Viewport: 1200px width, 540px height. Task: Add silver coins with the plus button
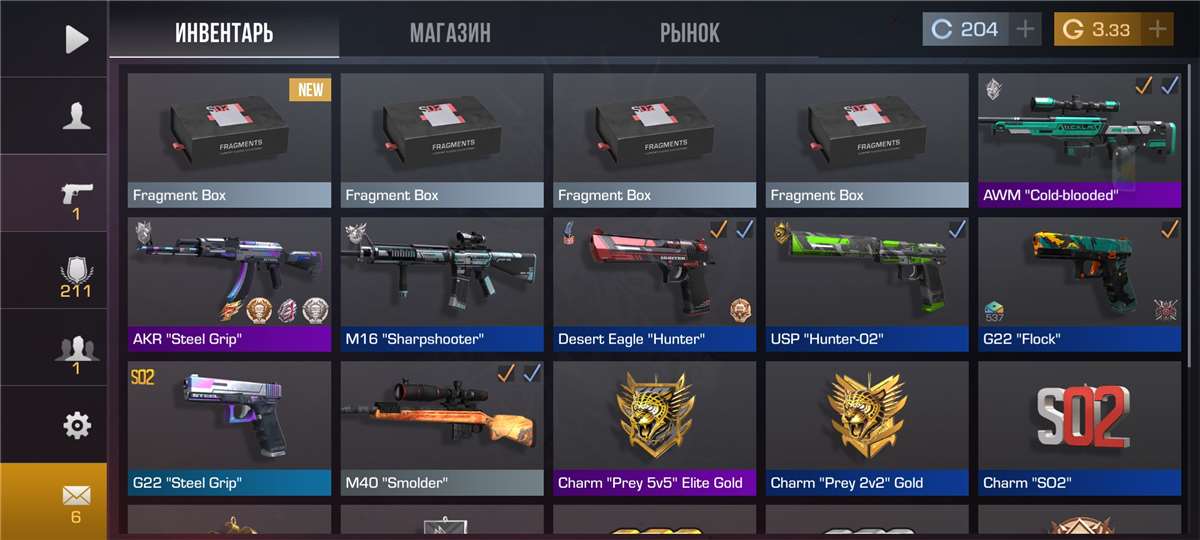pyautogui.click(x=1025, y=29)
